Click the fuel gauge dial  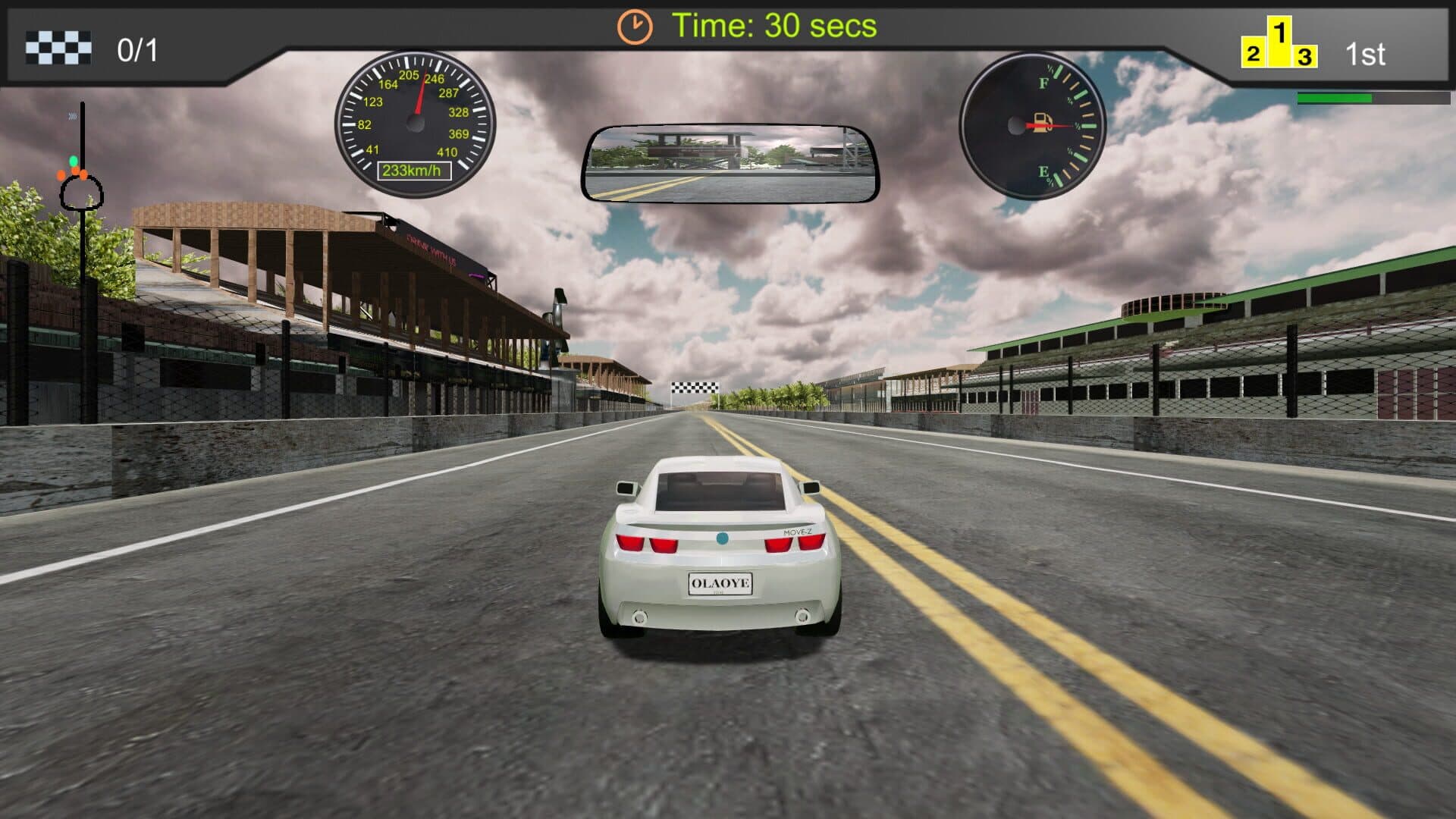[1032, 125]
